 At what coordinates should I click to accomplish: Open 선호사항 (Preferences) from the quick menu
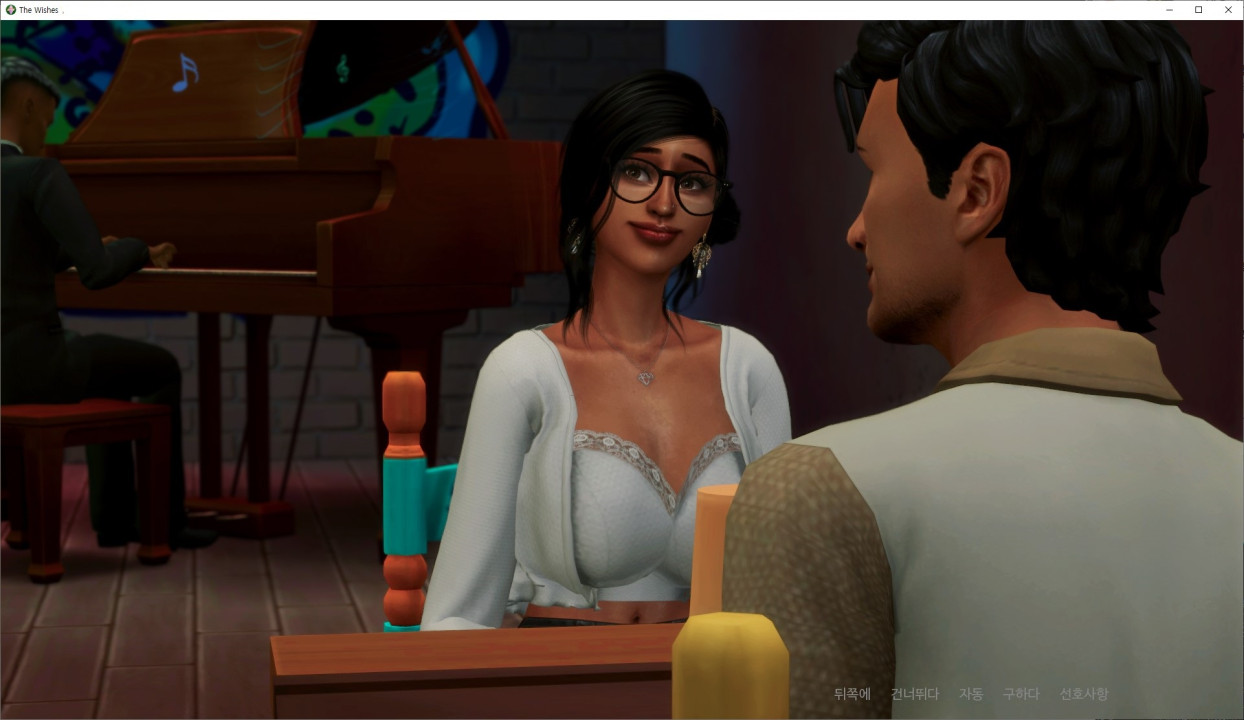1084,694
